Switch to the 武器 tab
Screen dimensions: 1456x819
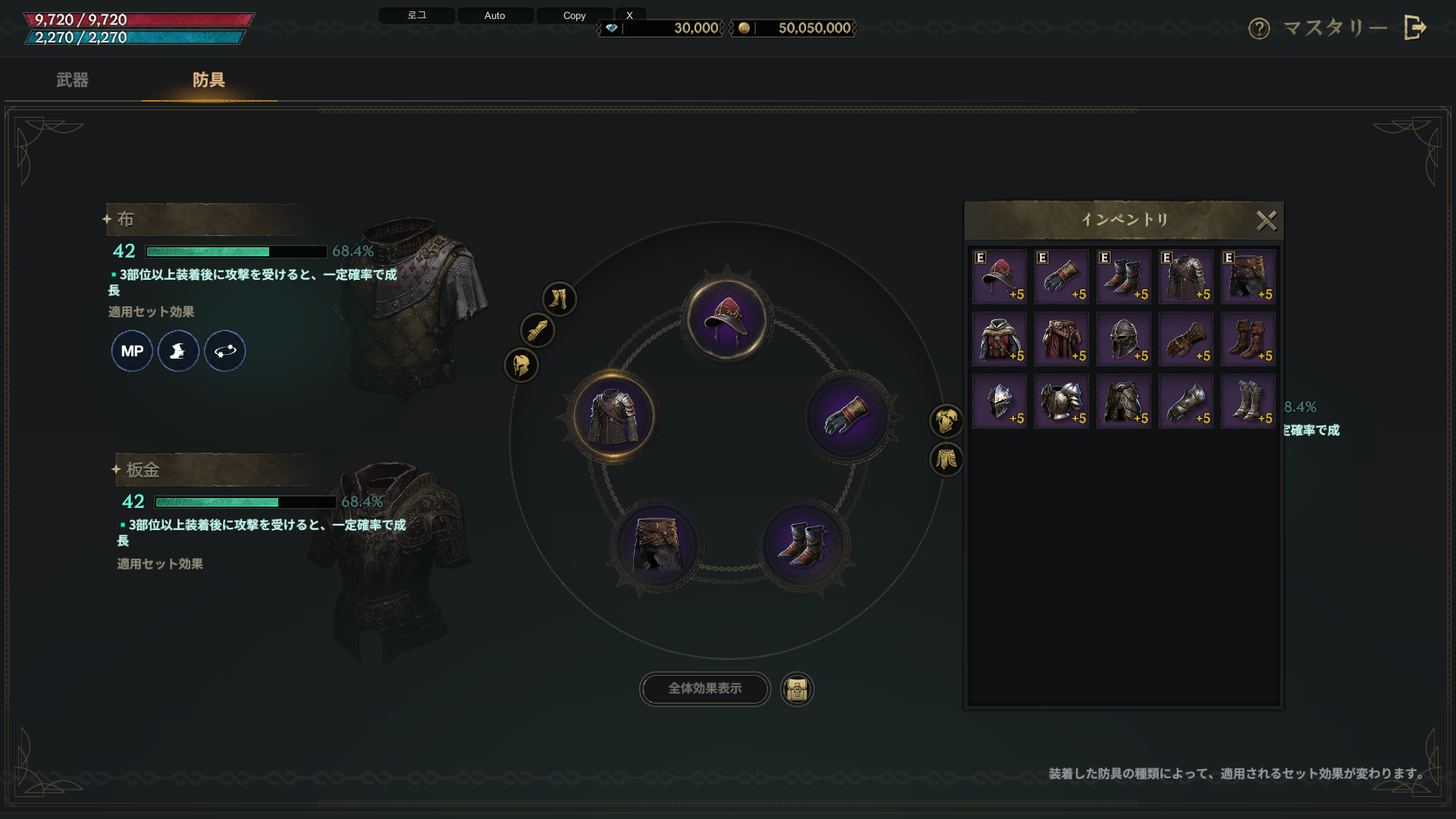coord(72,80)
